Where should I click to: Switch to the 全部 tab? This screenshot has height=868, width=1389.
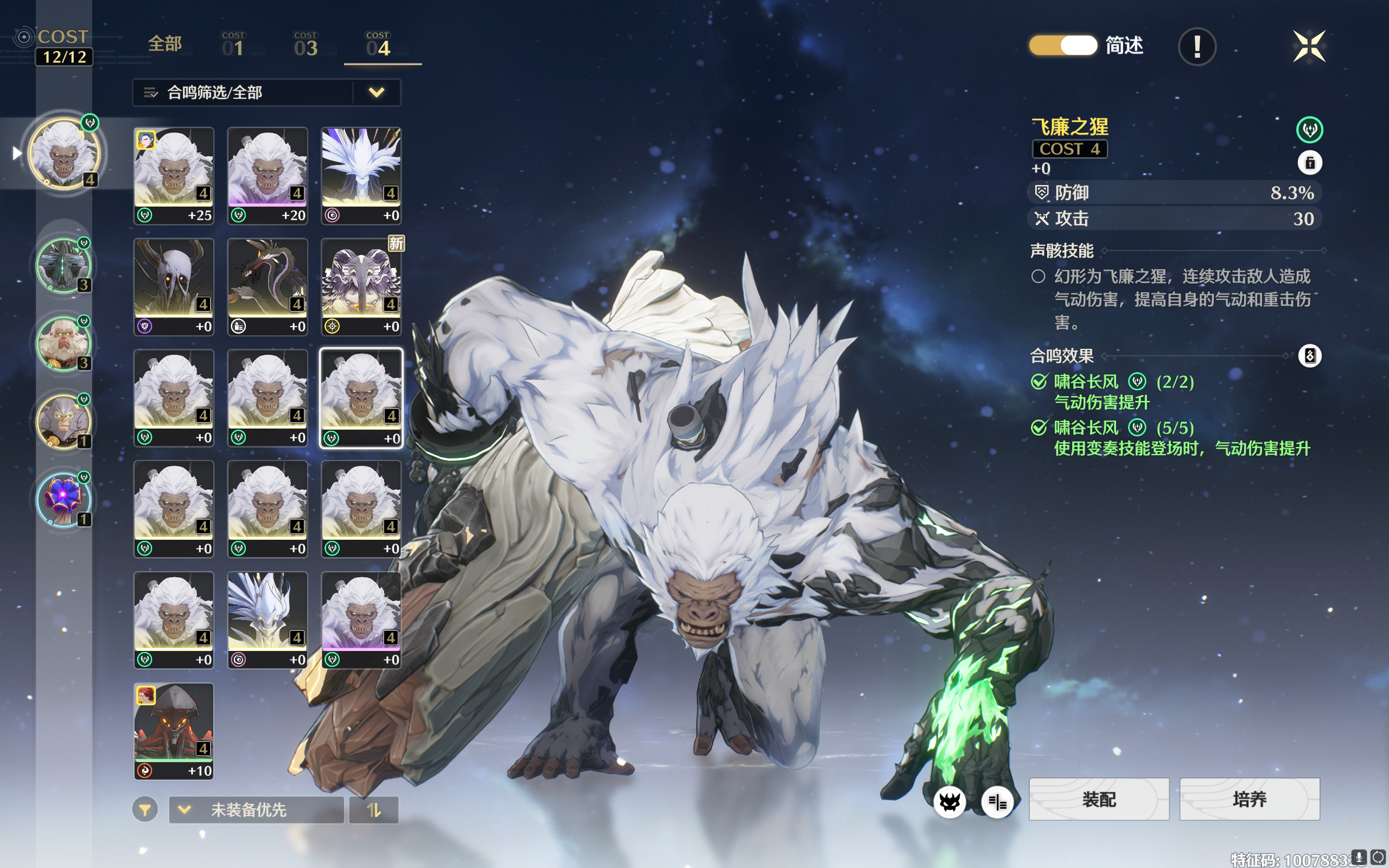[165, 44]
